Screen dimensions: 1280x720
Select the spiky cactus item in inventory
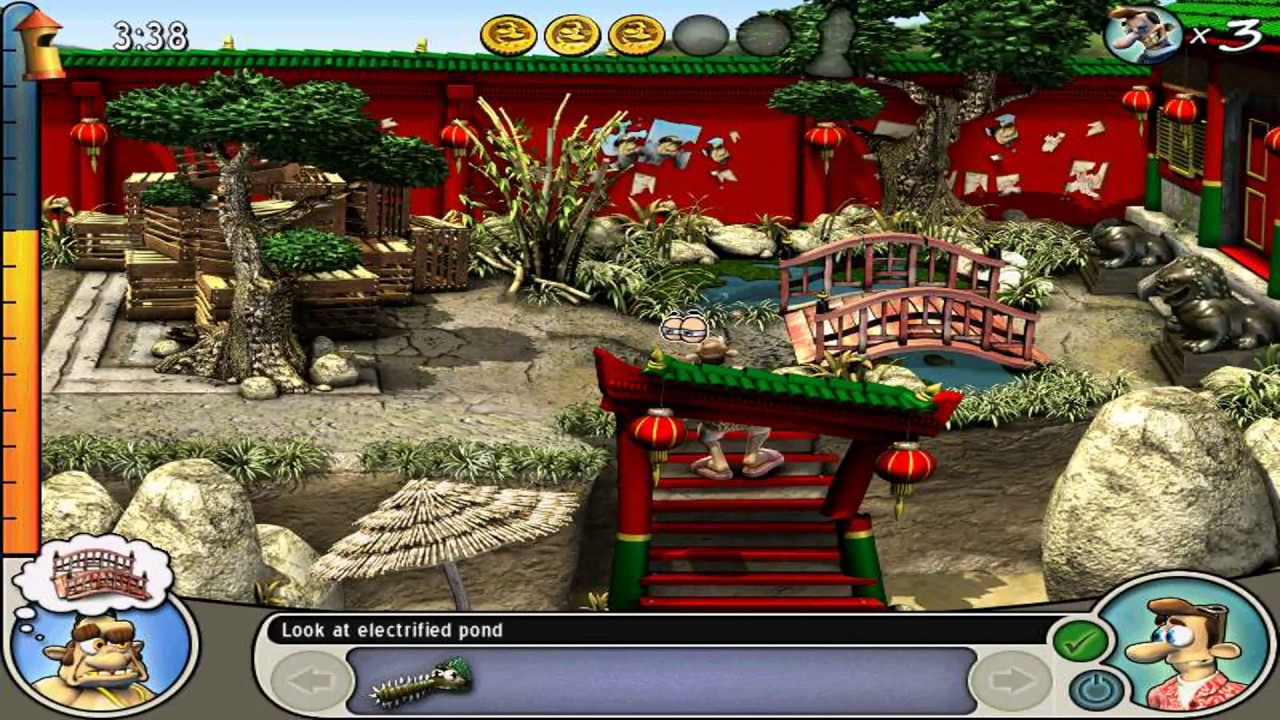coord(421,682)
